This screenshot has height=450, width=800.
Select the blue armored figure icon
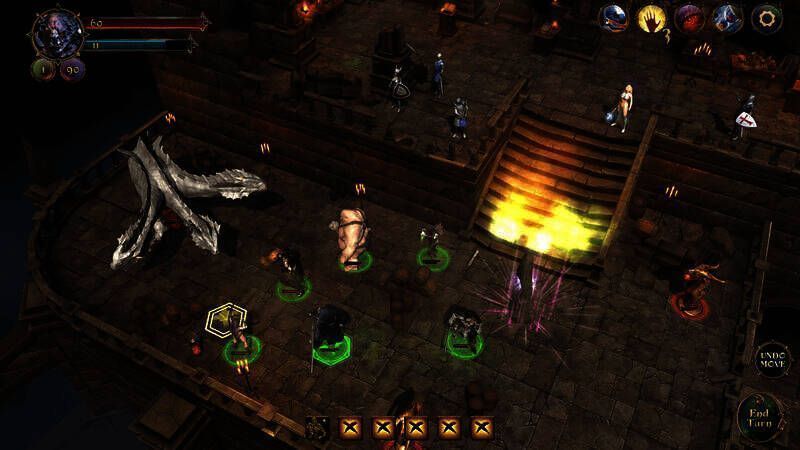[728, 18]
